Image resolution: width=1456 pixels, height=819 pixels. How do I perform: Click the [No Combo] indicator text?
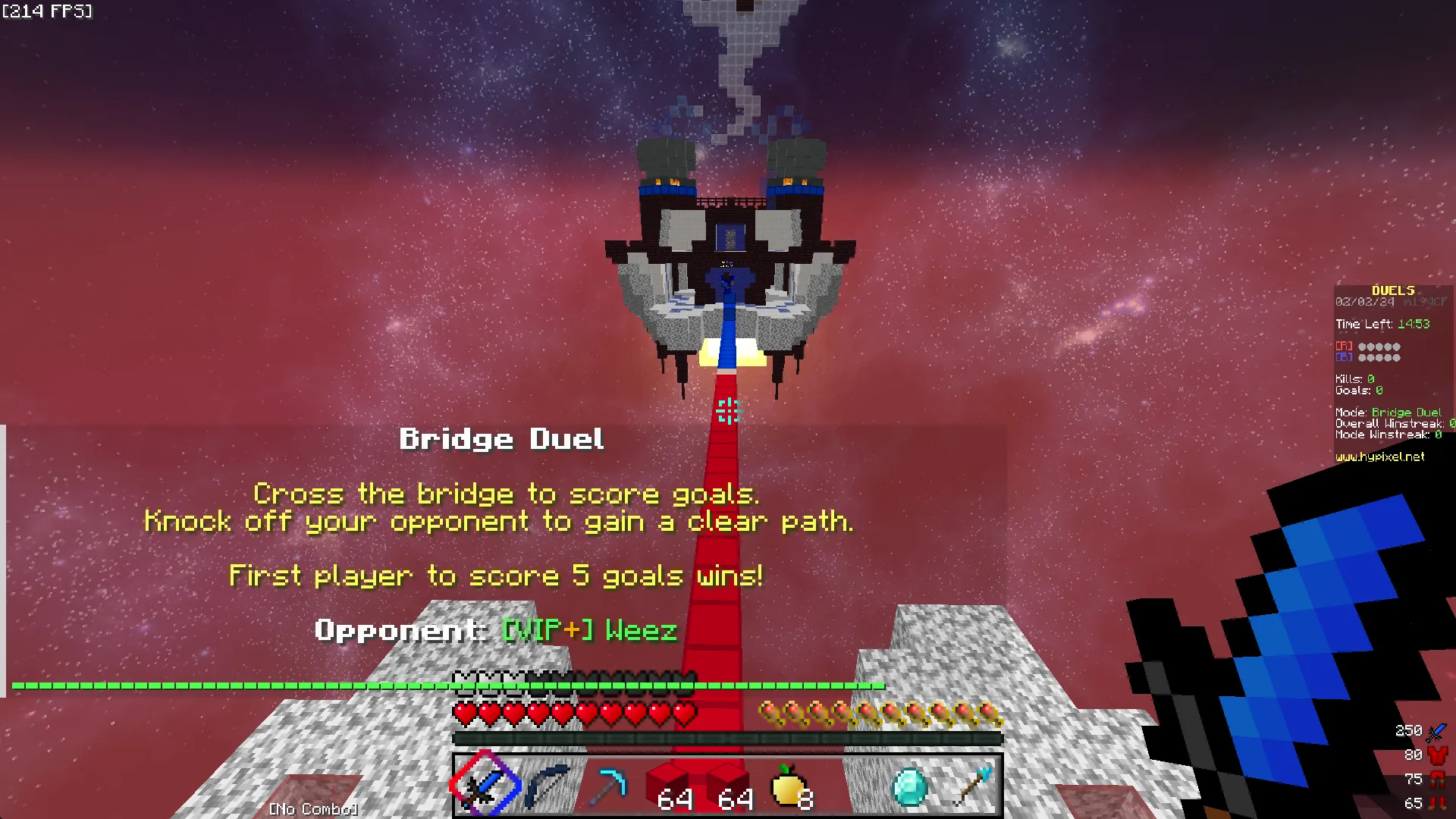click(312, 808)
